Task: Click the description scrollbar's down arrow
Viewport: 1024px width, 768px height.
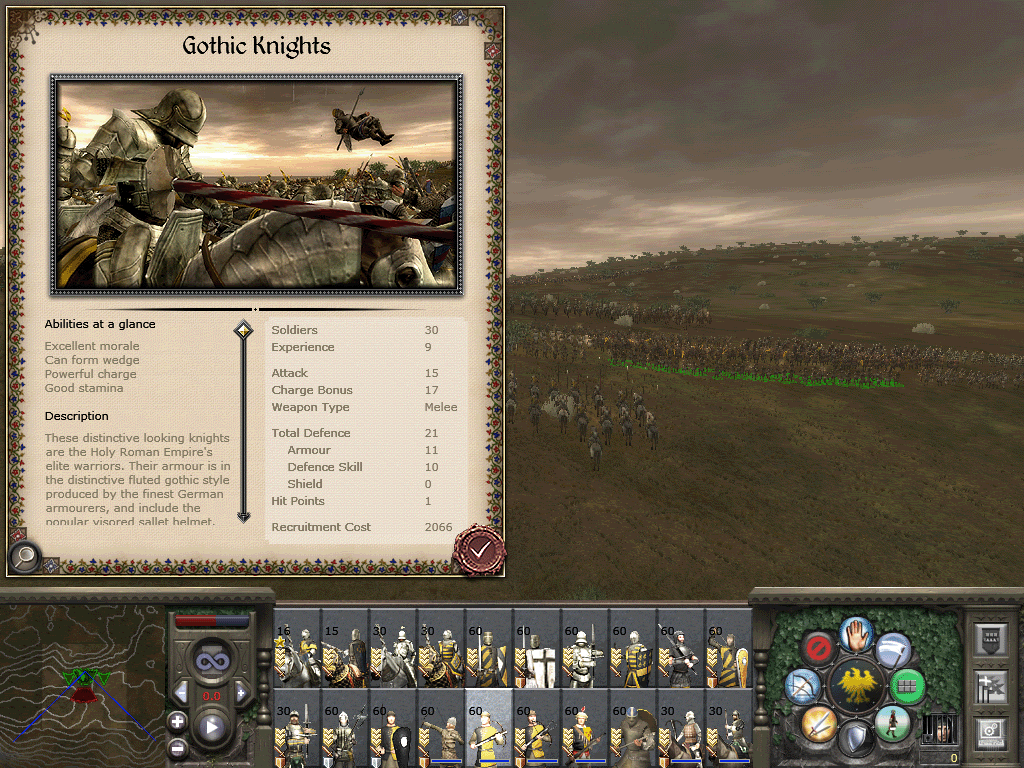Action: 243,516
